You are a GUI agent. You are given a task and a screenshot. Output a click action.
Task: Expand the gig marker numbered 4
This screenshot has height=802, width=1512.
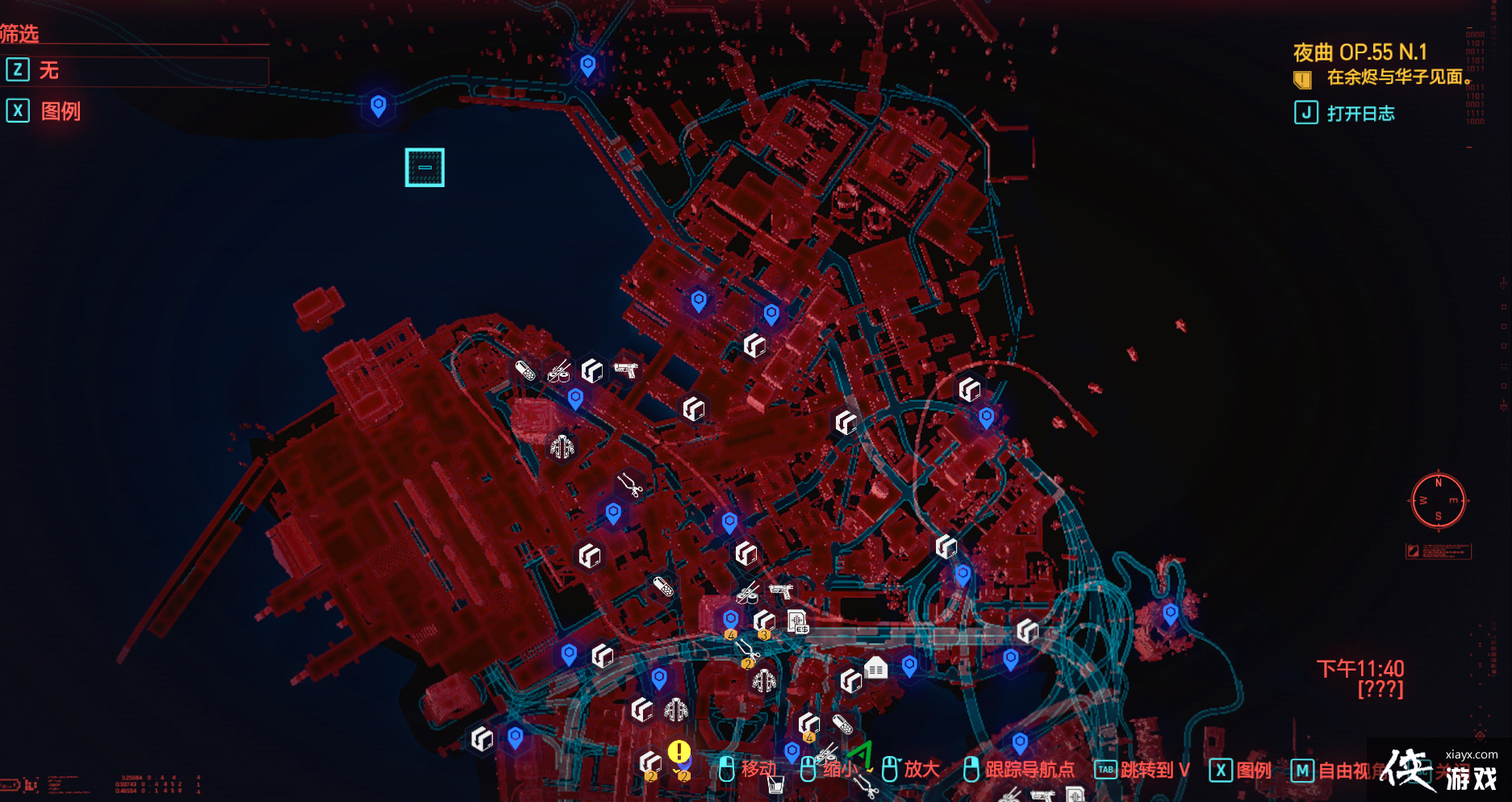(731, 634)
